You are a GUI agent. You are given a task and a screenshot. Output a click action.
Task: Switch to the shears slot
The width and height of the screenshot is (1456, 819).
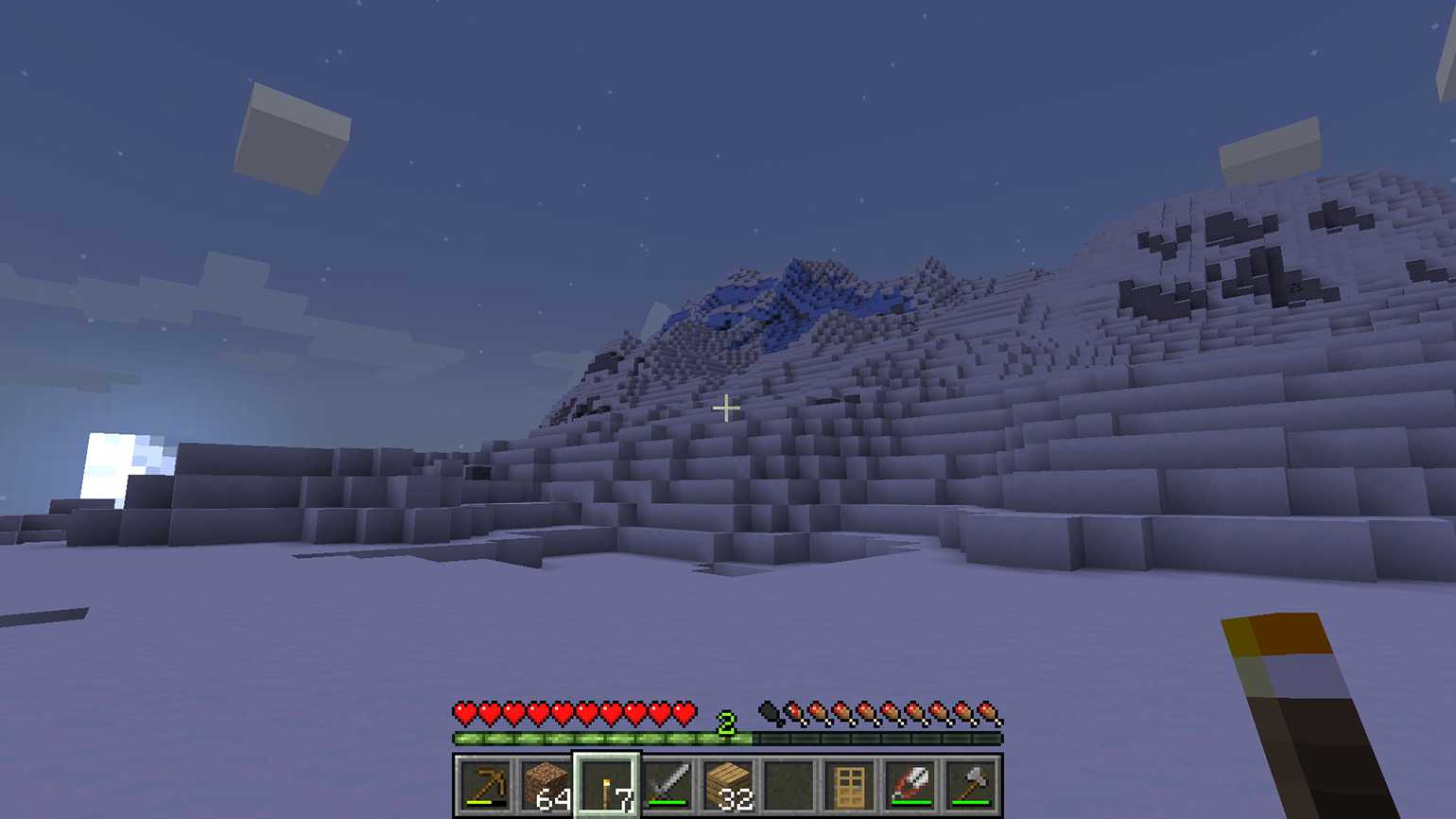910,785
